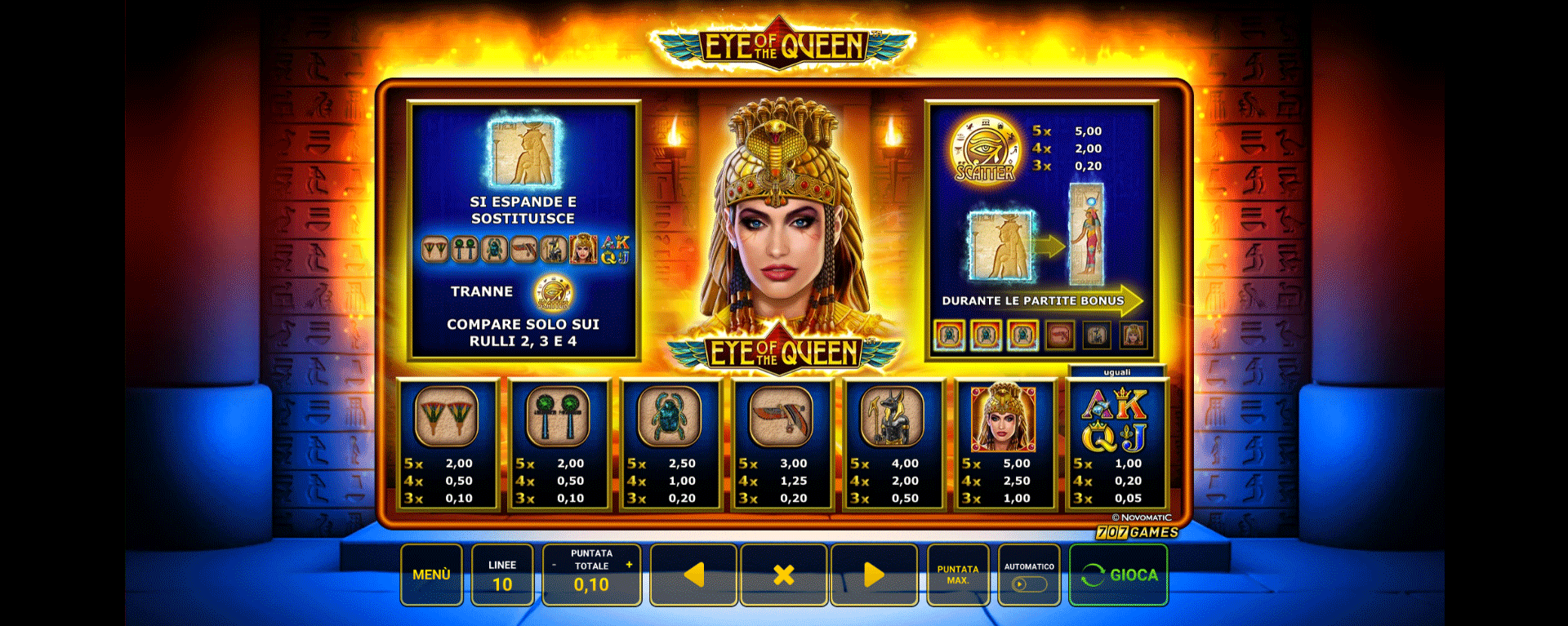
Task: Close the paytable with the yellow X
Action: [x=783, y=575]
